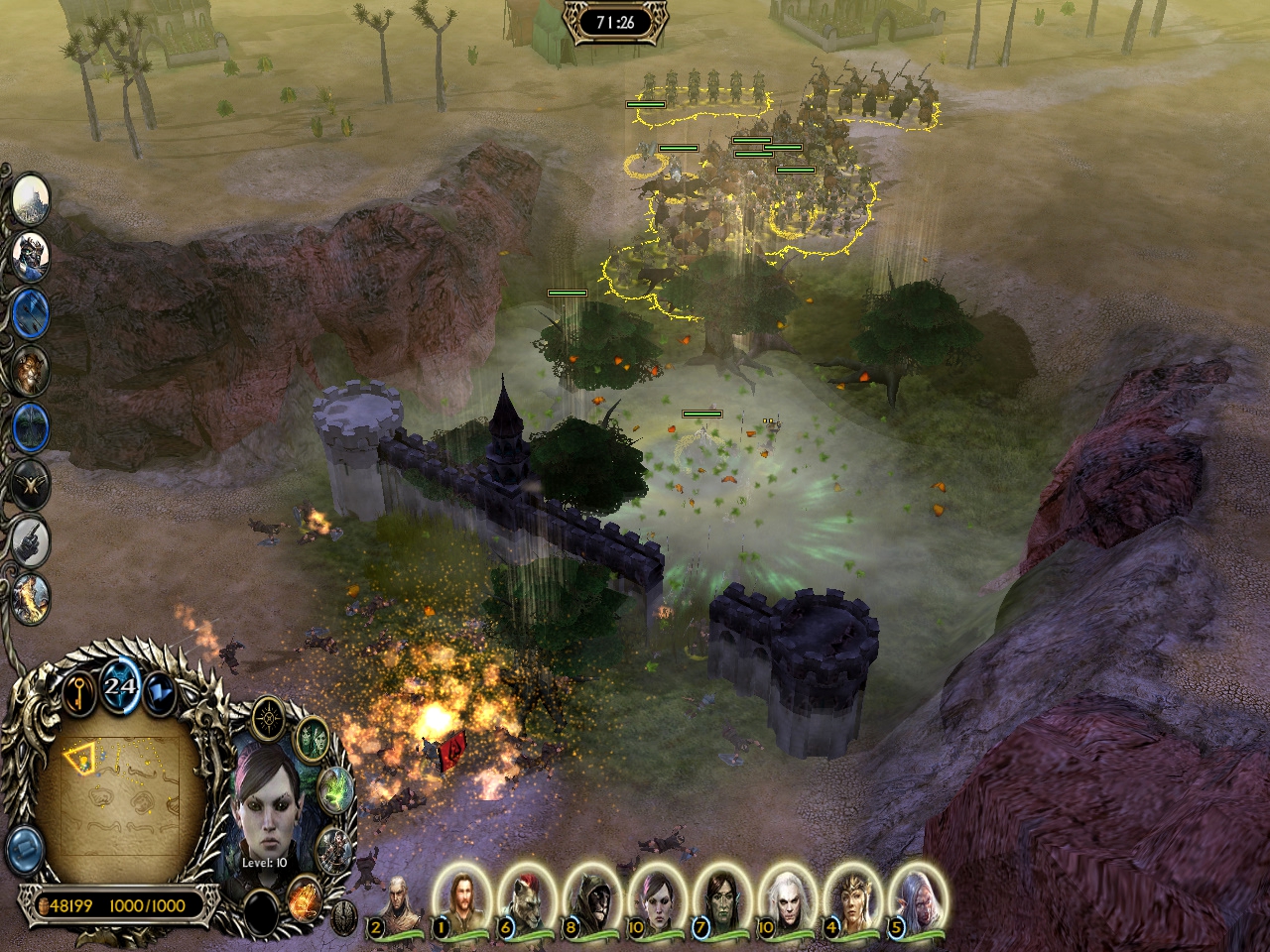Use the two green faces ability

(313, 739)
